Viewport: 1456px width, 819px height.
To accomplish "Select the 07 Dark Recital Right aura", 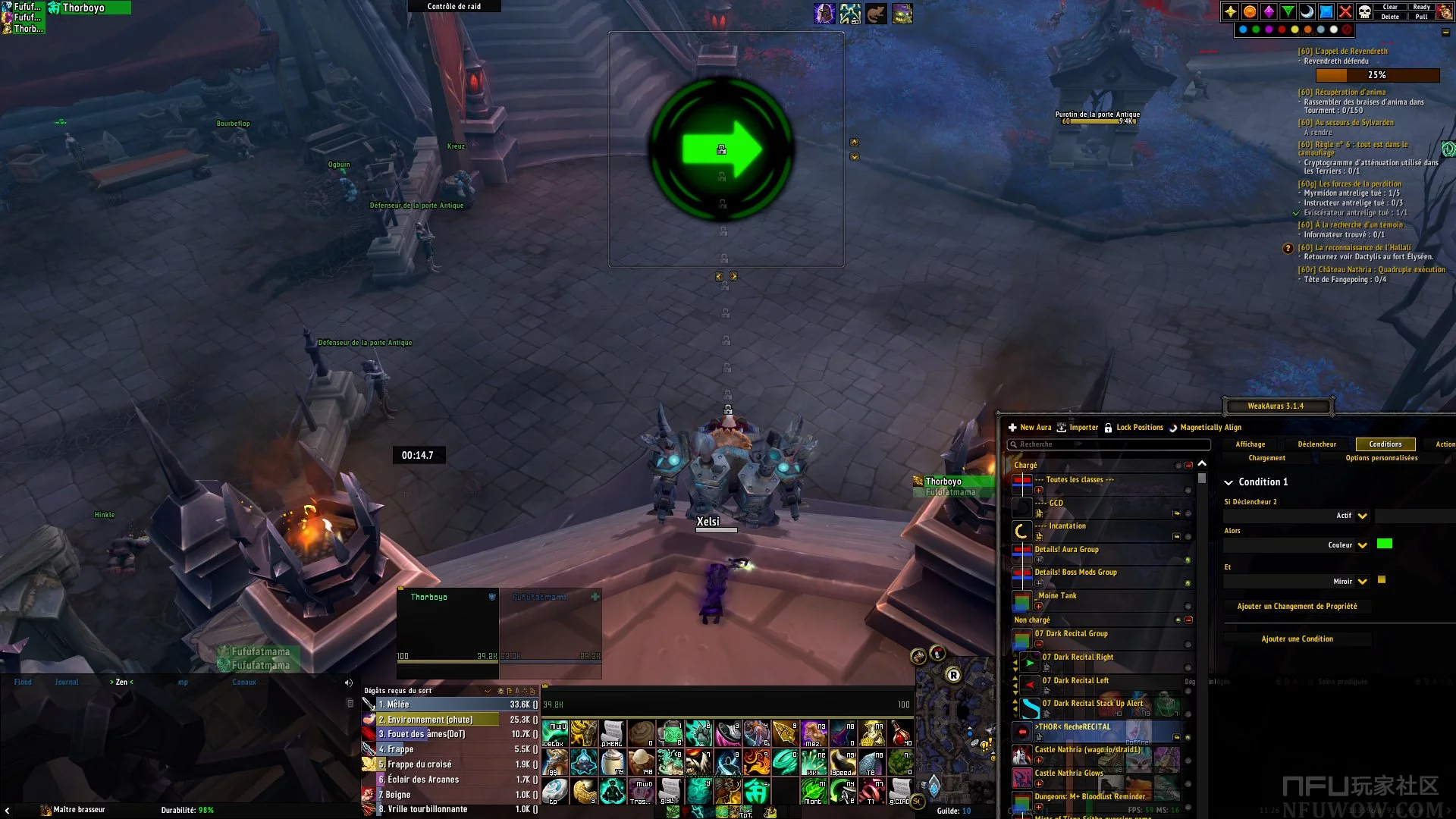I will coord(1078,657).
